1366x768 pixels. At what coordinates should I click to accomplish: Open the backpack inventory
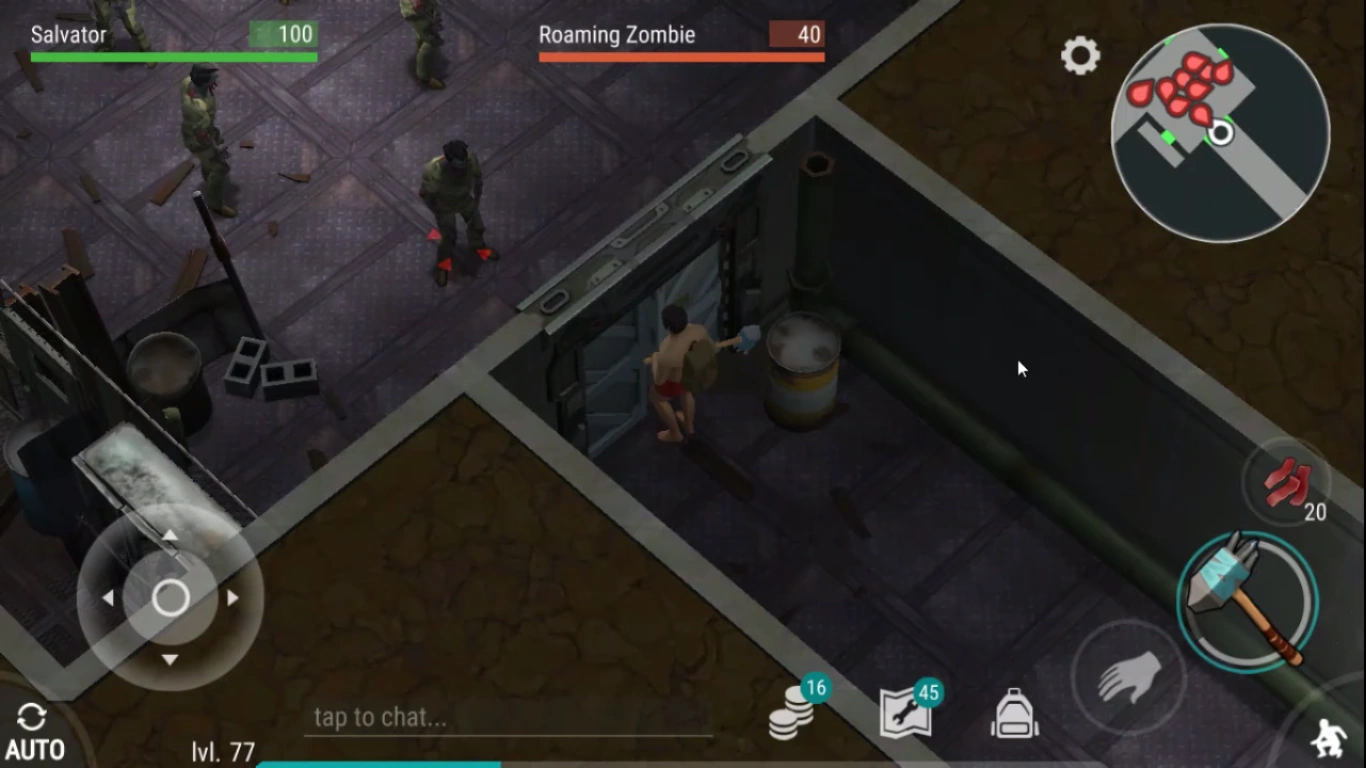point(1015,715)
